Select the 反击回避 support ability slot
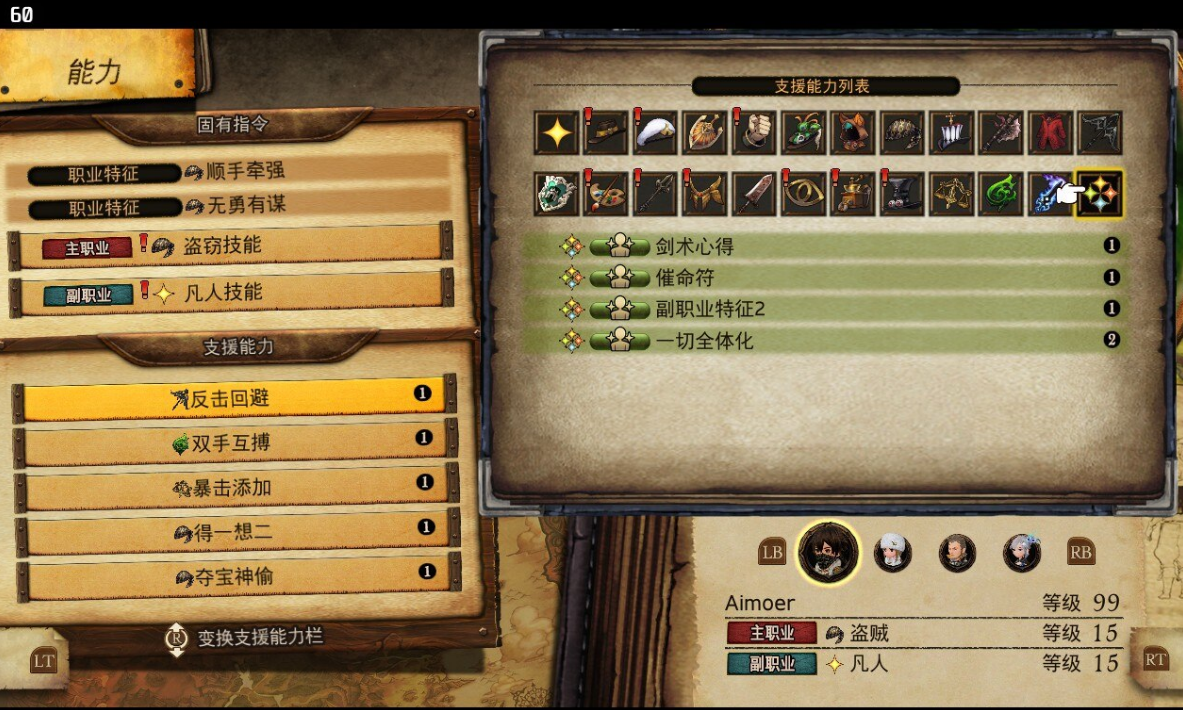The image size is (1183, 710). [232, 399]
